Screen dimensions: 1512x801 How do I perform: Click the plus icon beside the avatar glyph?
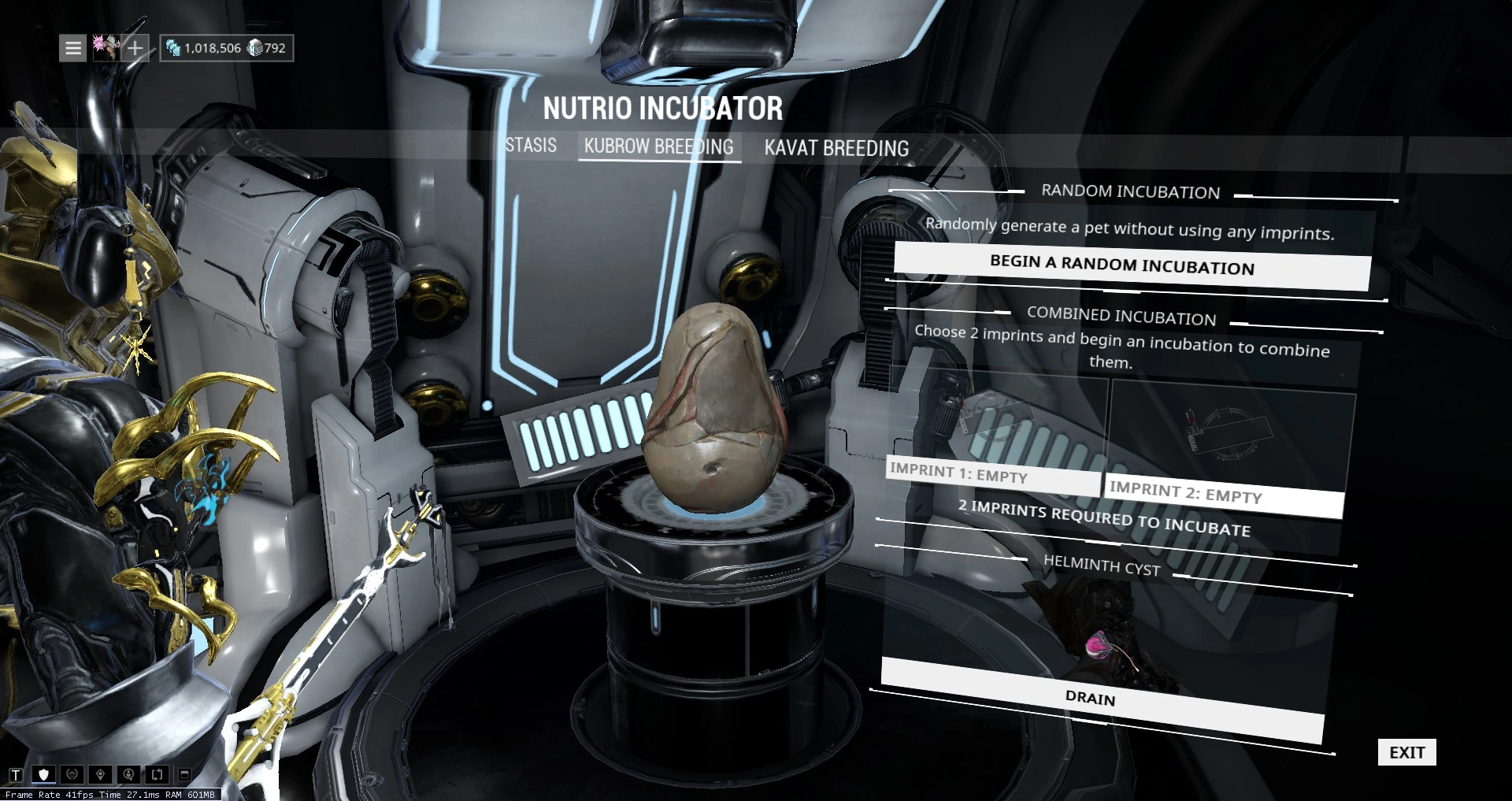pos(135,47)
